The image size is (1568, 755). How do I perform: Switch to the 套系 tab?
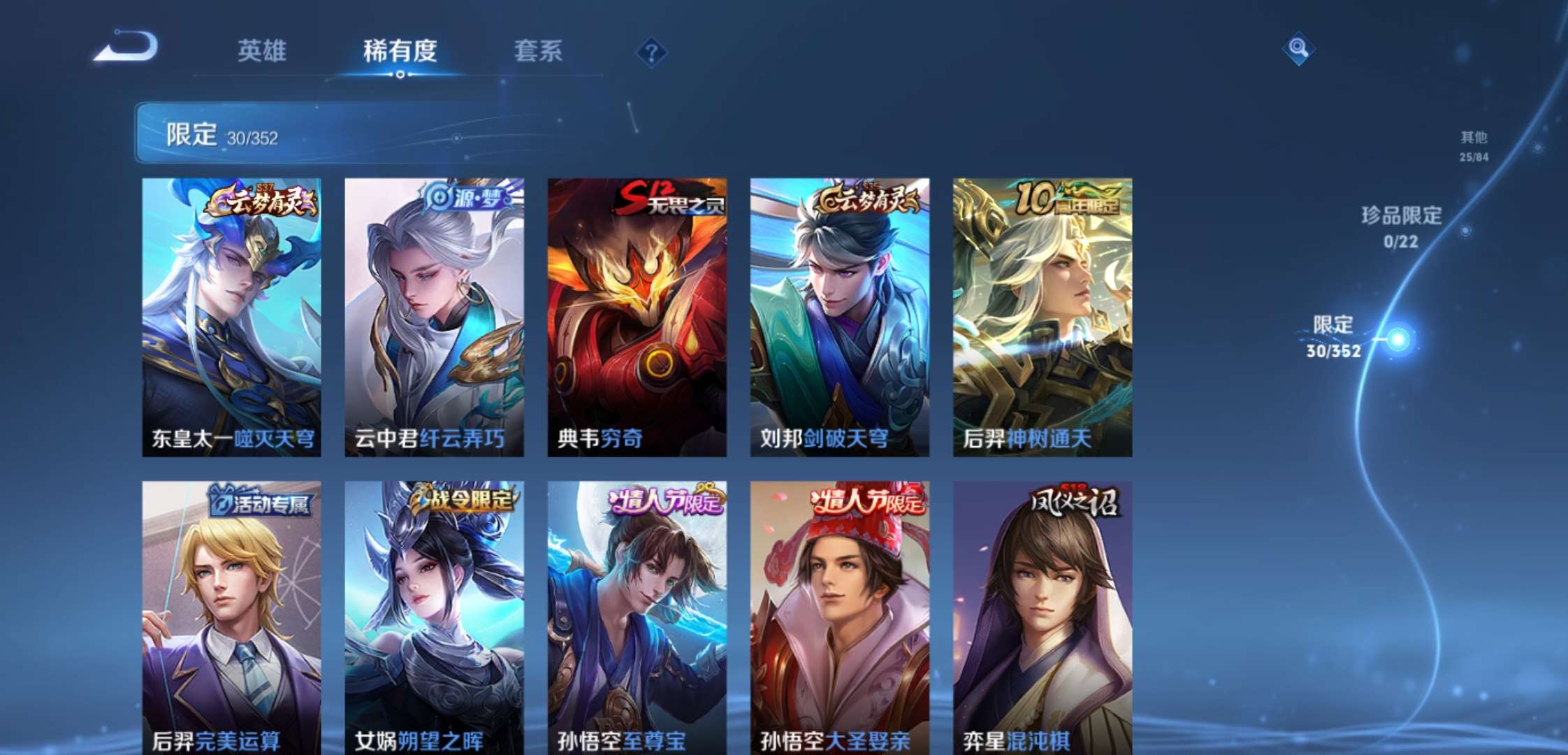[x=538, y=52]
